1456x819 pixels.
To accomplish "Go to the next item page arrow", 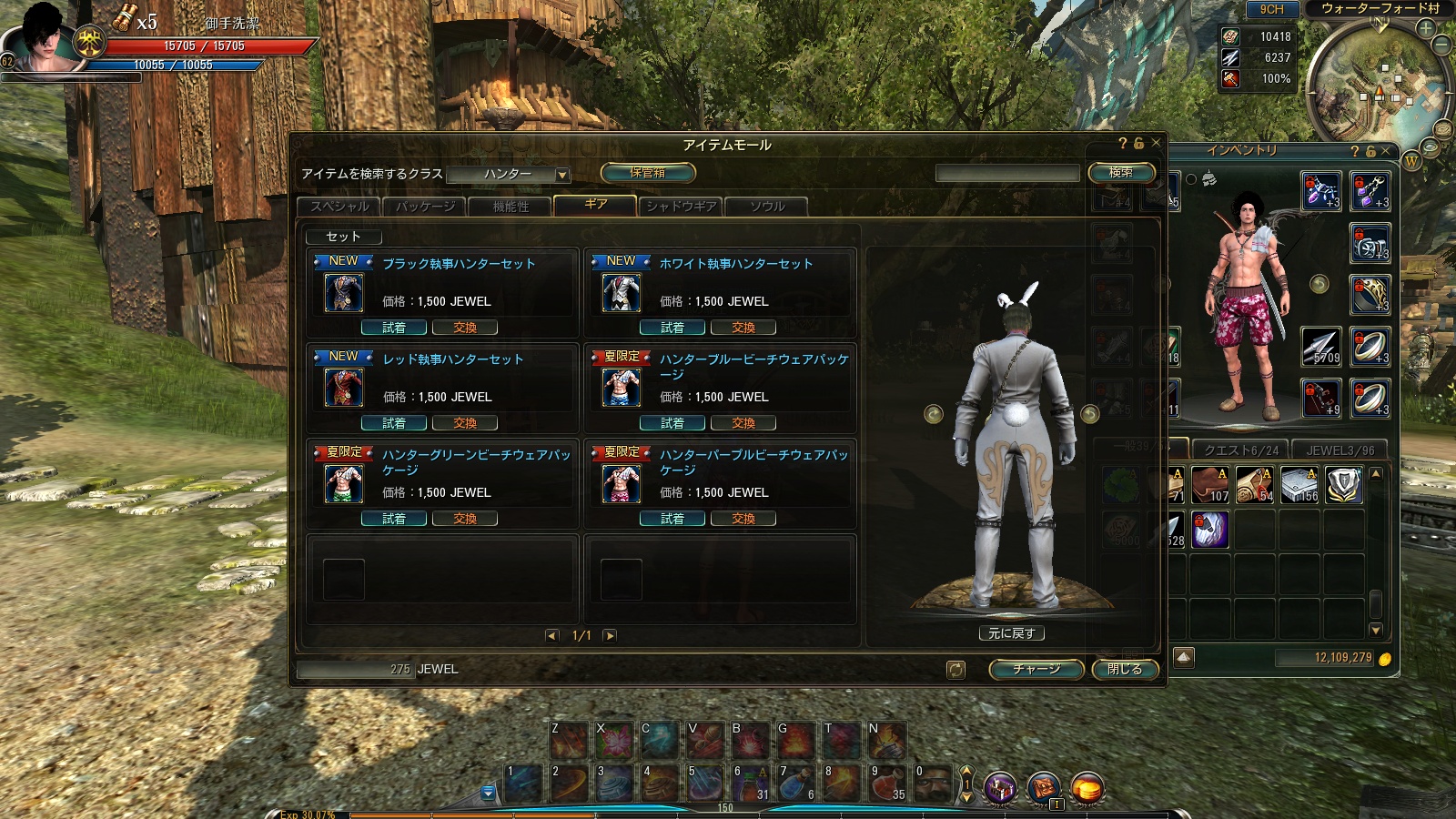I will click(x=610, y=636).
